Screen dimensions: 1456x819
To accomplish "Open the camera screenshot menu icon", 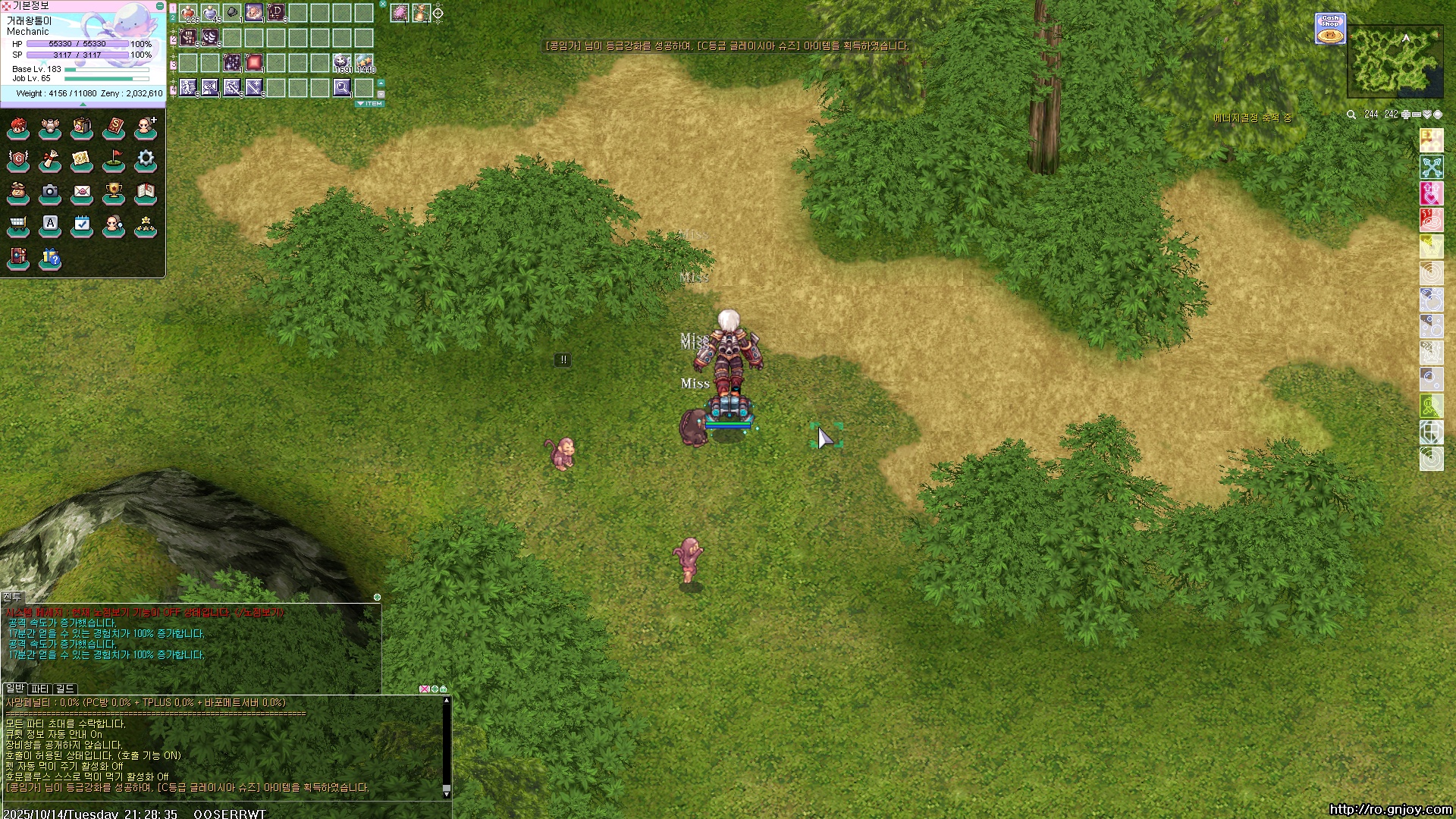I will pyautogui.click(x=50, y=192).
